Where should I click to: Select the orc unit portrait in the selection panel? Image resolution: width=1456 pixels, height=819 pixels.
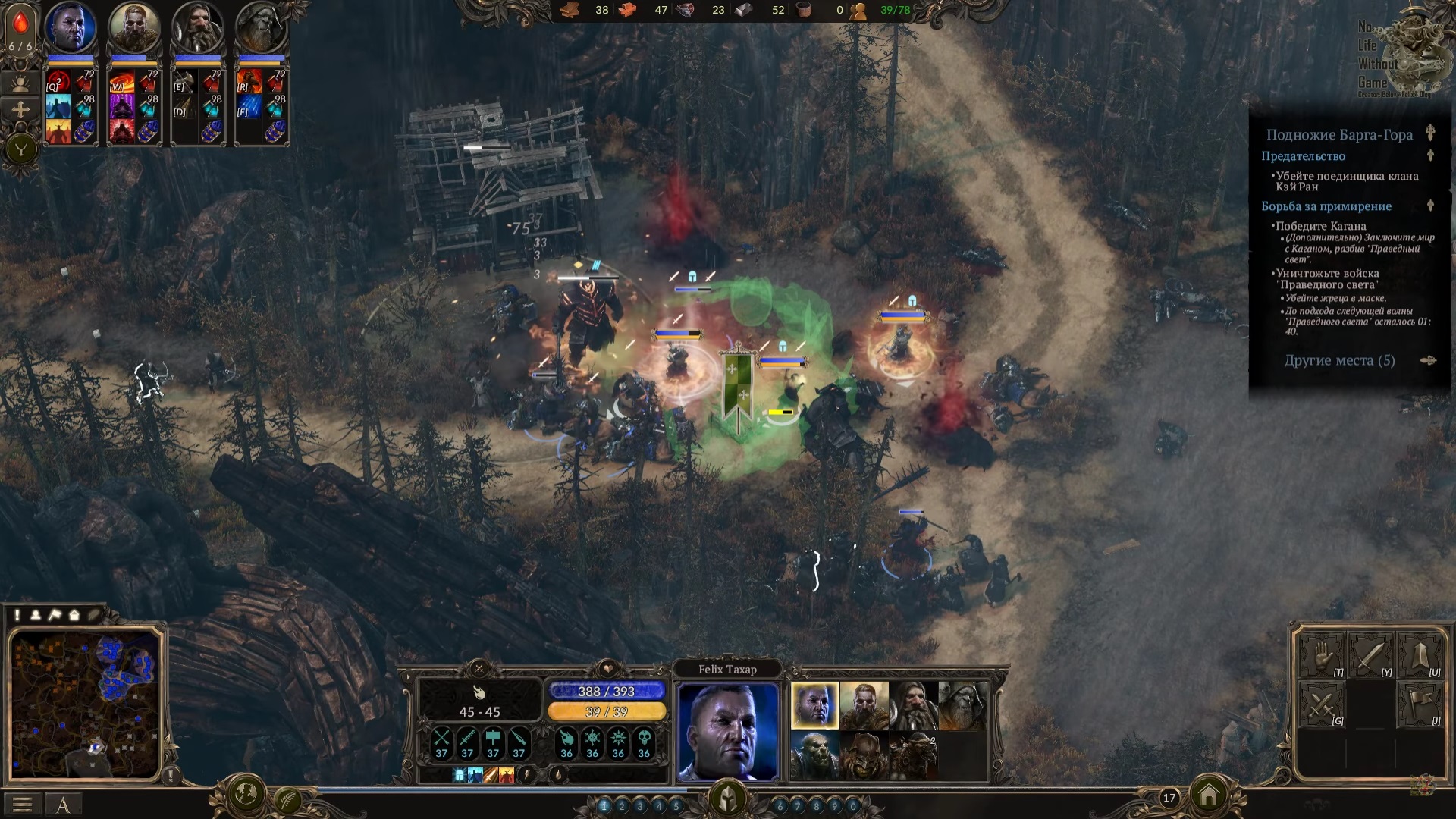[814, 755]
